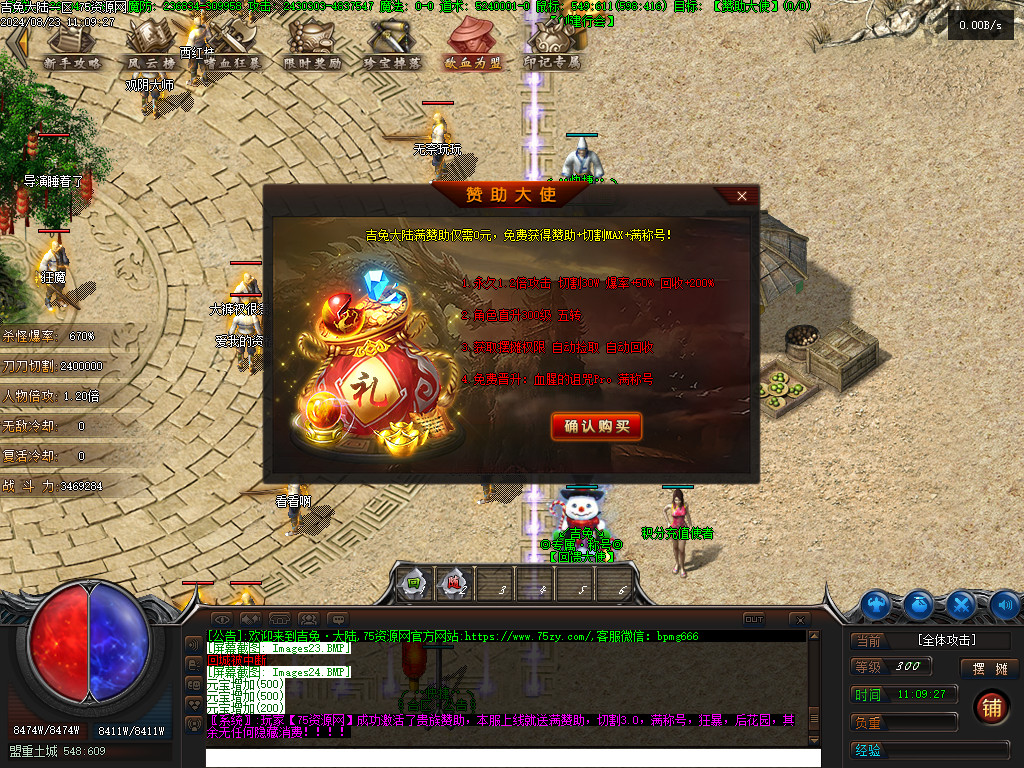Screen dimensions: 1024x768
Task: Close the 赞助大使 sponsor dialog
Action: tap(741, 196)
